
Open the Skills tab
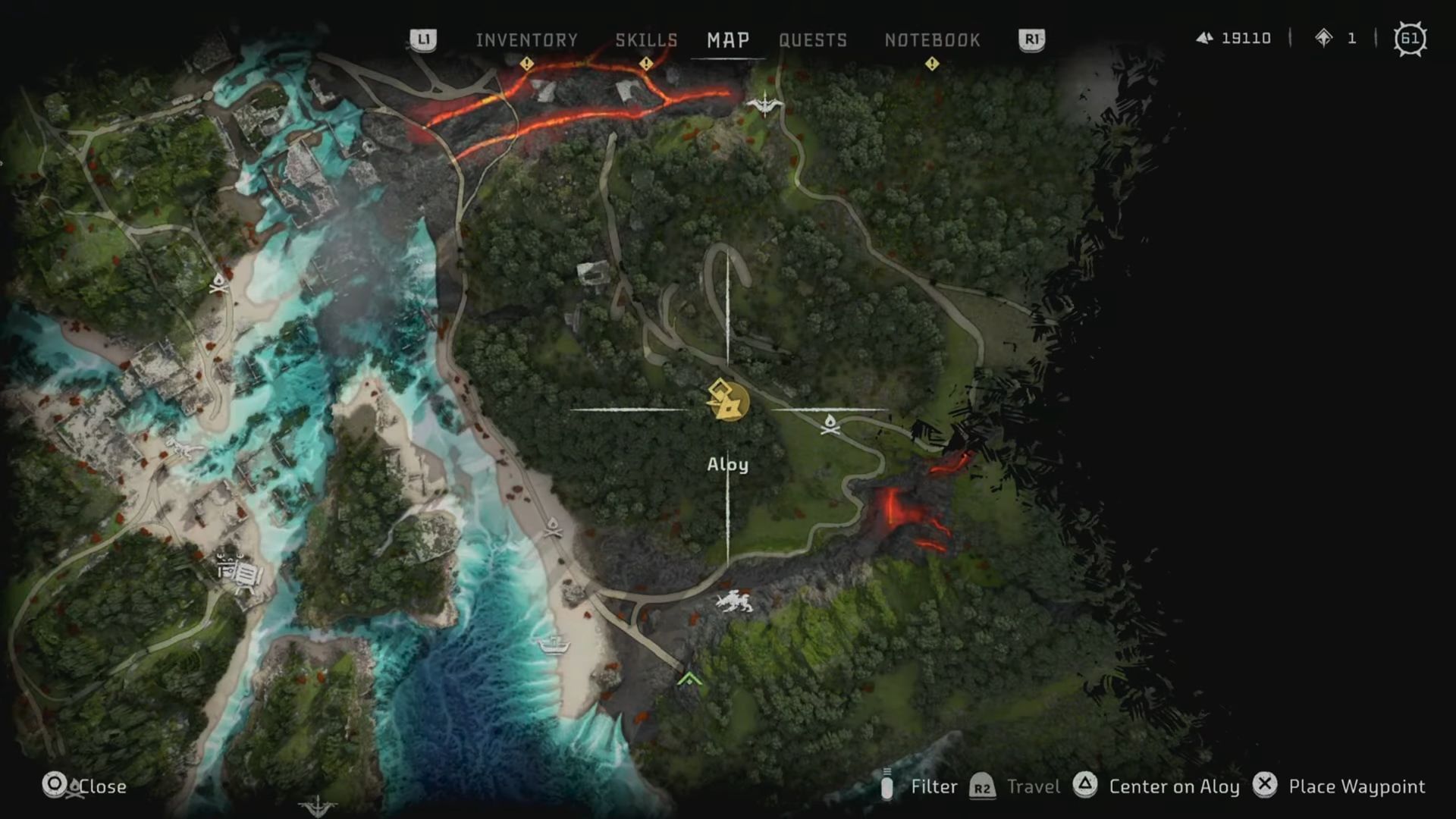coord(646,40)
